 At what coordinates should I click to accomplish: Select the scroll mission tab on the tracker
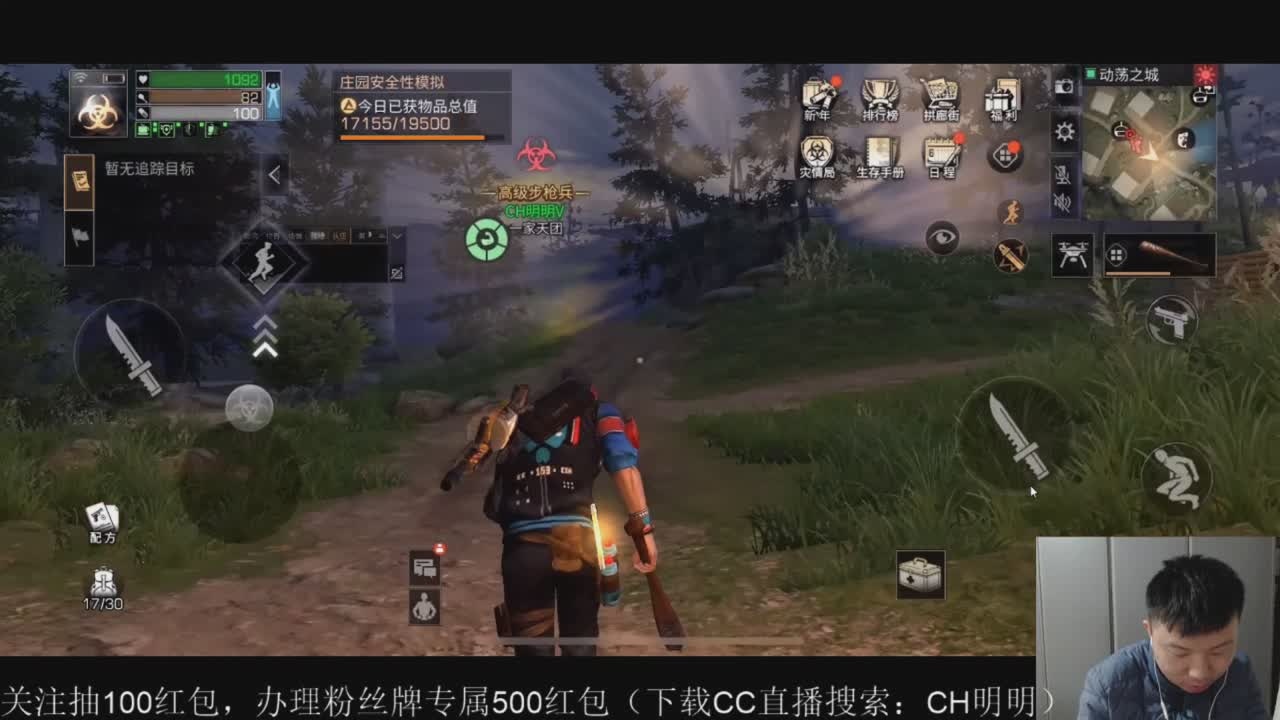[x=82, y=180]
